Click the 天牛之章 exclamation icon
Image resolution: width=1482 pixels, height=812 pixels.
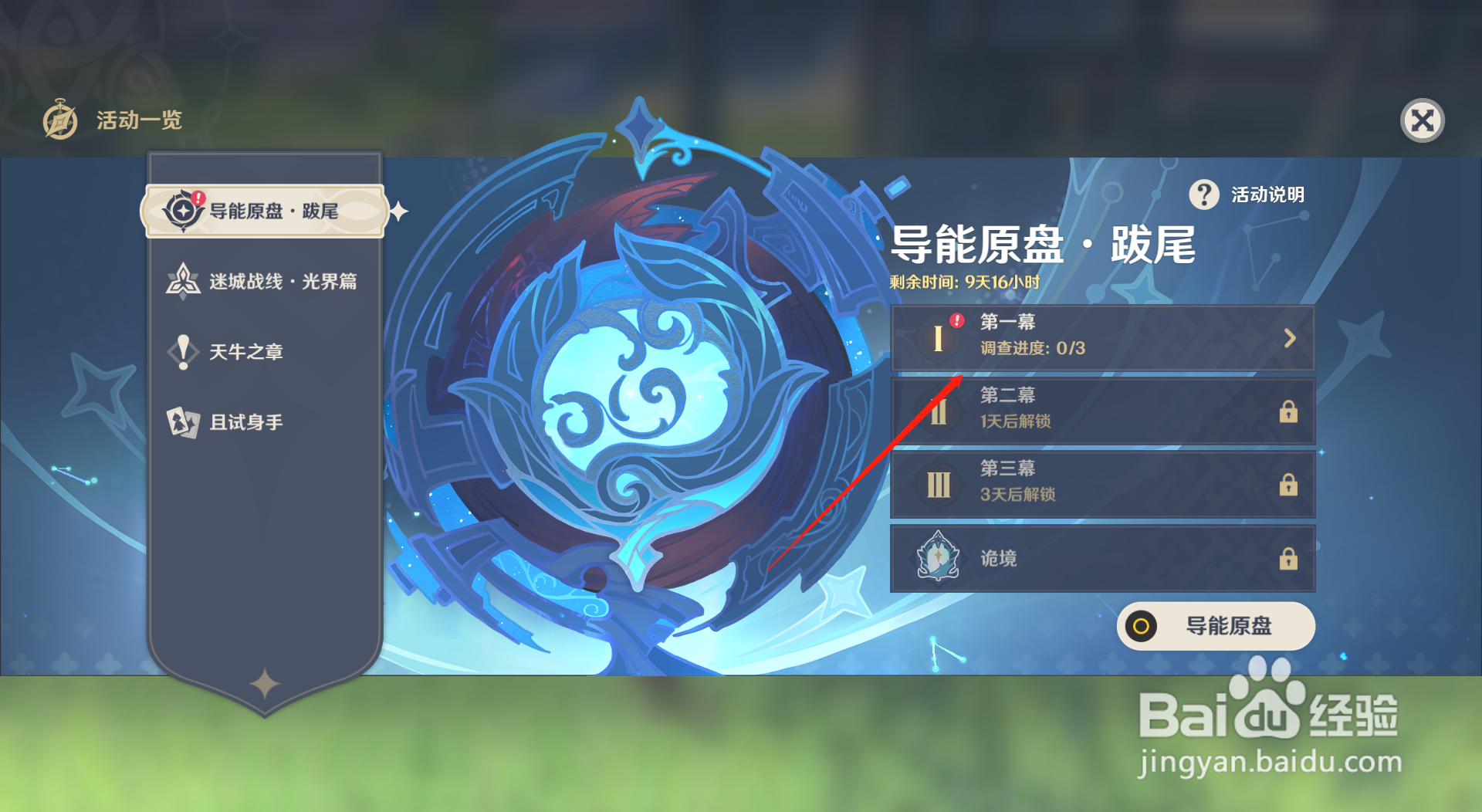click(182, 351)
